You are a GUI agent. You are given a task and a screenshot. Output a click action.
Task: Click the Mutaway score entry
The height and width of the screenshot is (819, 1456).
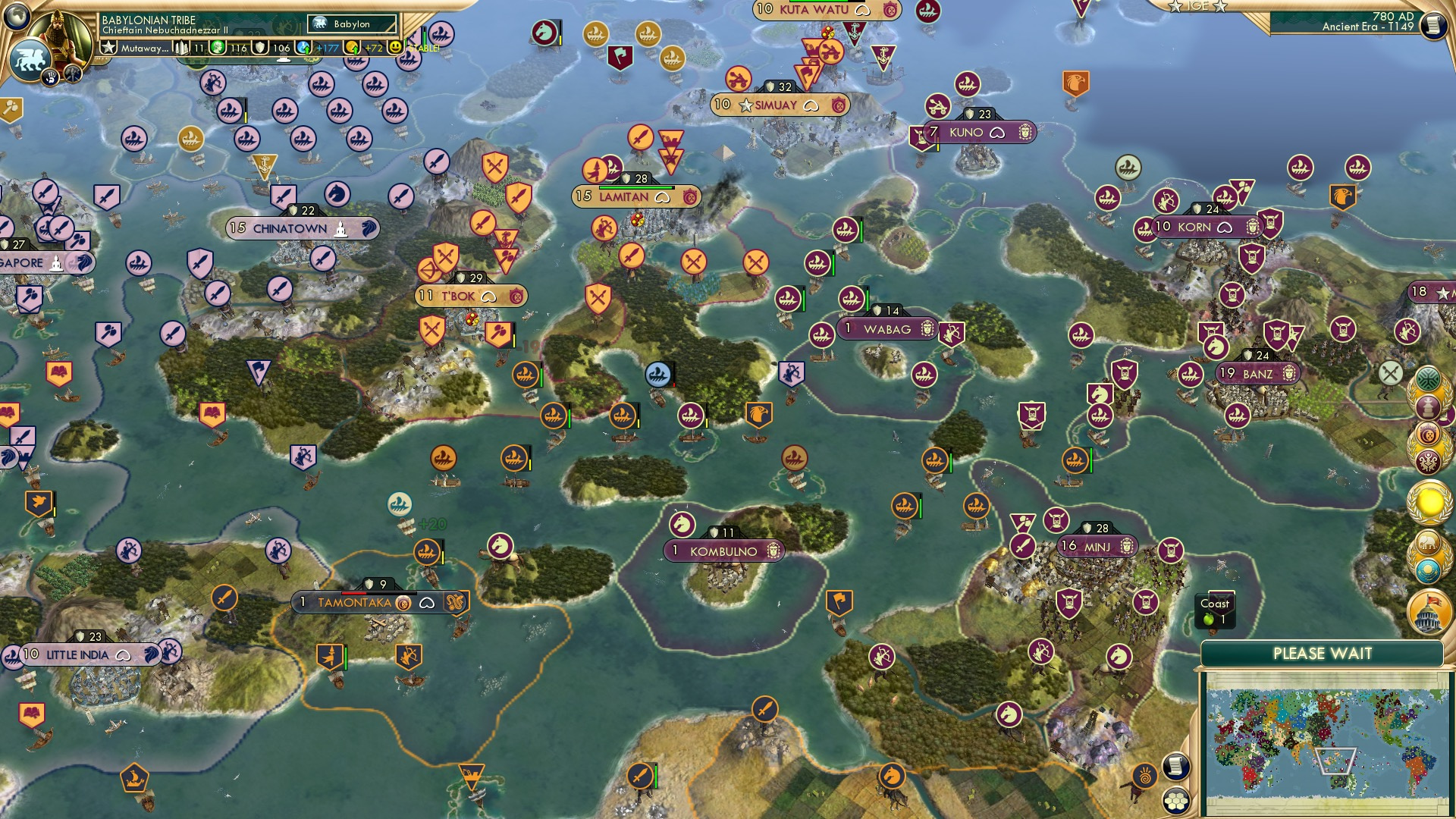(144, 46)
